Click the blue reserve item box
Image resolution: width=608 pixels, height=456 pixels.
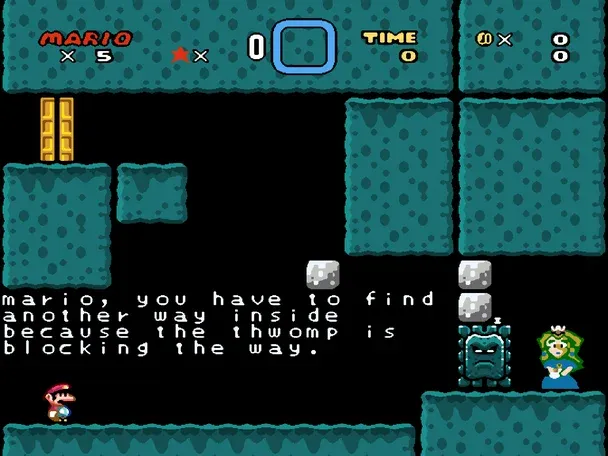point(304,47)
